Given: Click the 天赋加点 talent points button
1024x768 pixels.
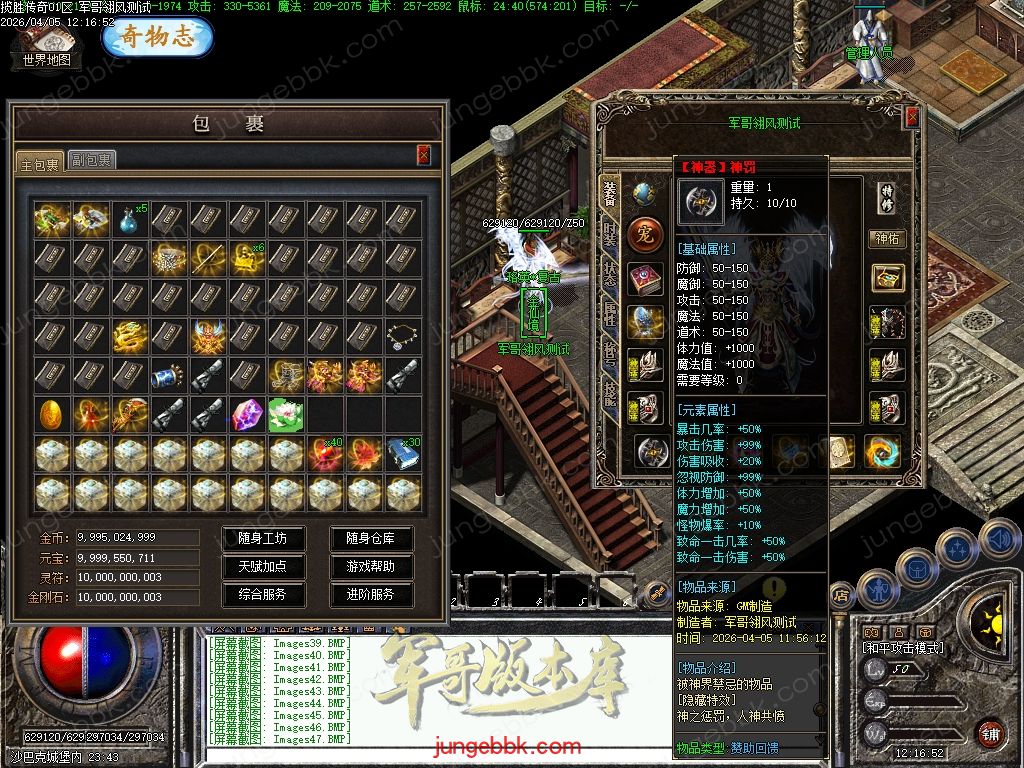Looking at the screenshot, I should pyautogui.click(x=262, y=566).
